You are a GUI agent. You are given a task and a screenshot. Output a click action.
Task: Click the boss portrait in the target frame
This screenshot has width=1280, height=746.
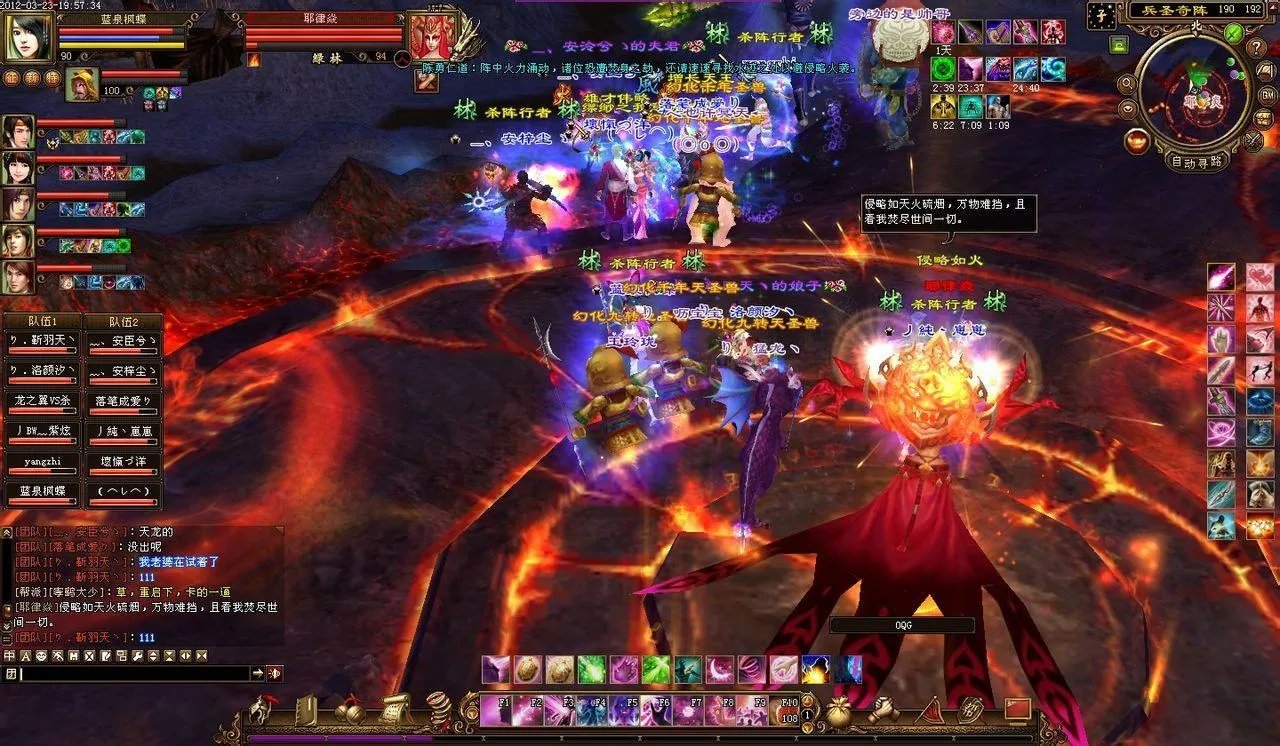[432, 37]
